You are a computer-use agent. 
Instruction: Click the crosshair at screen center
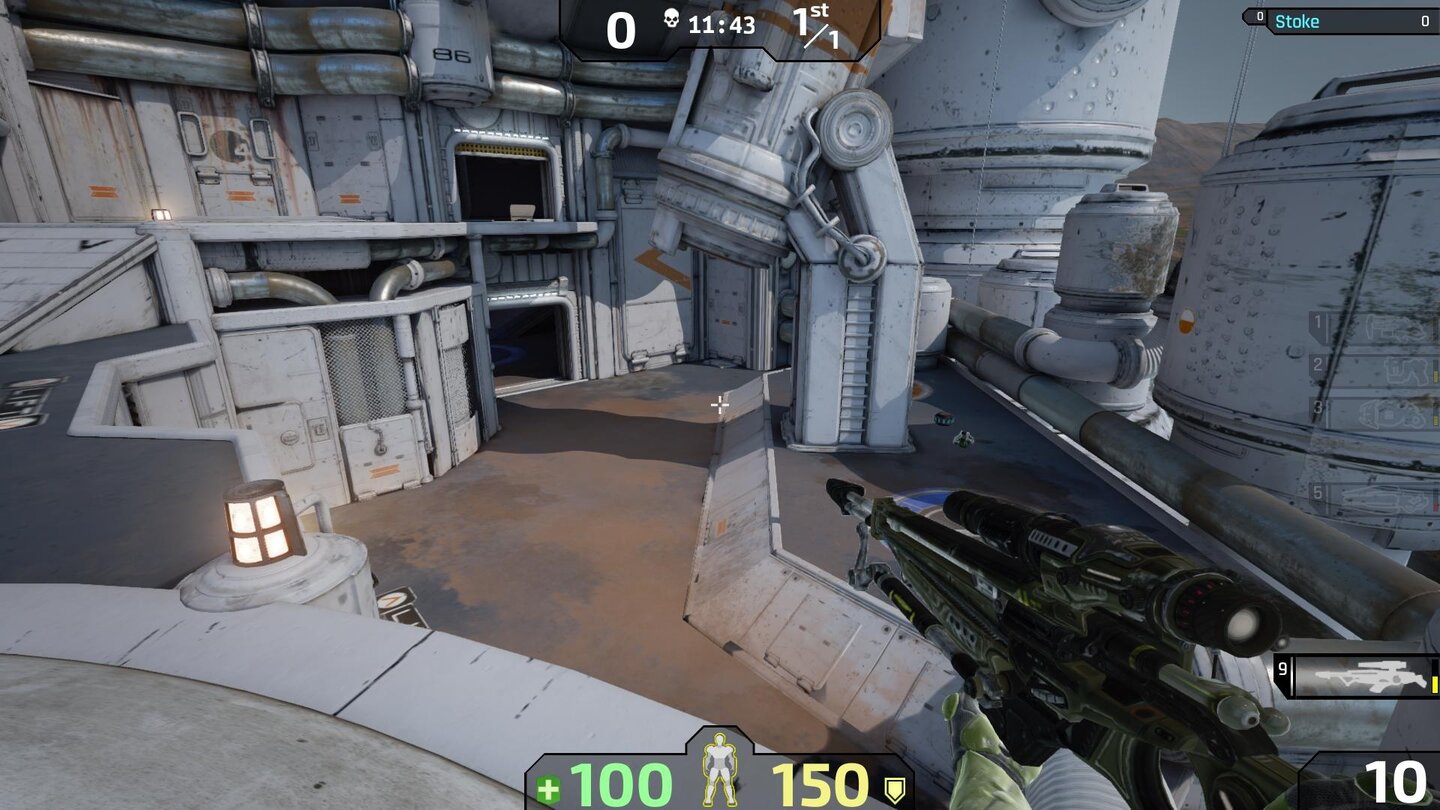pyautogui.click(x=720, y=404)
